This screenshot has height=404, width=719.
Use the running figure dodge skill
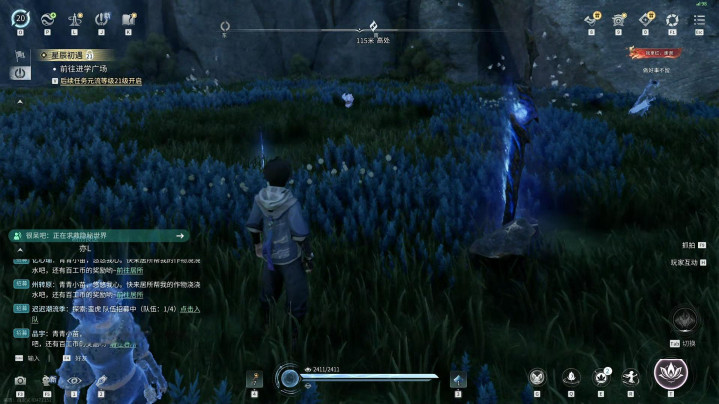(630, 377)
